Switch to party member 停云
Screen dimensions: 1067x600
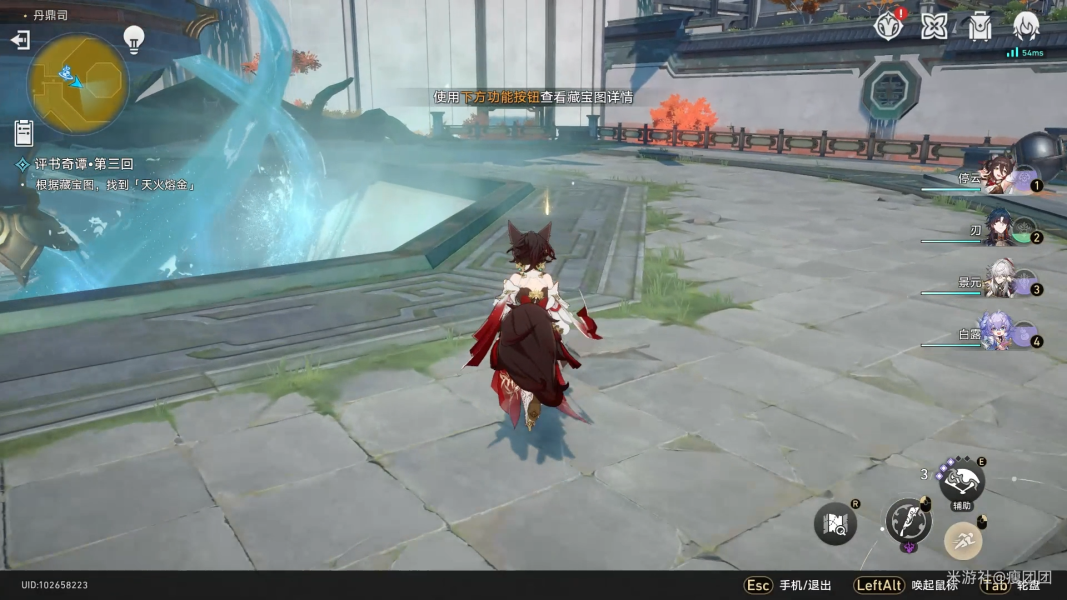click(x=1000, y=177)
